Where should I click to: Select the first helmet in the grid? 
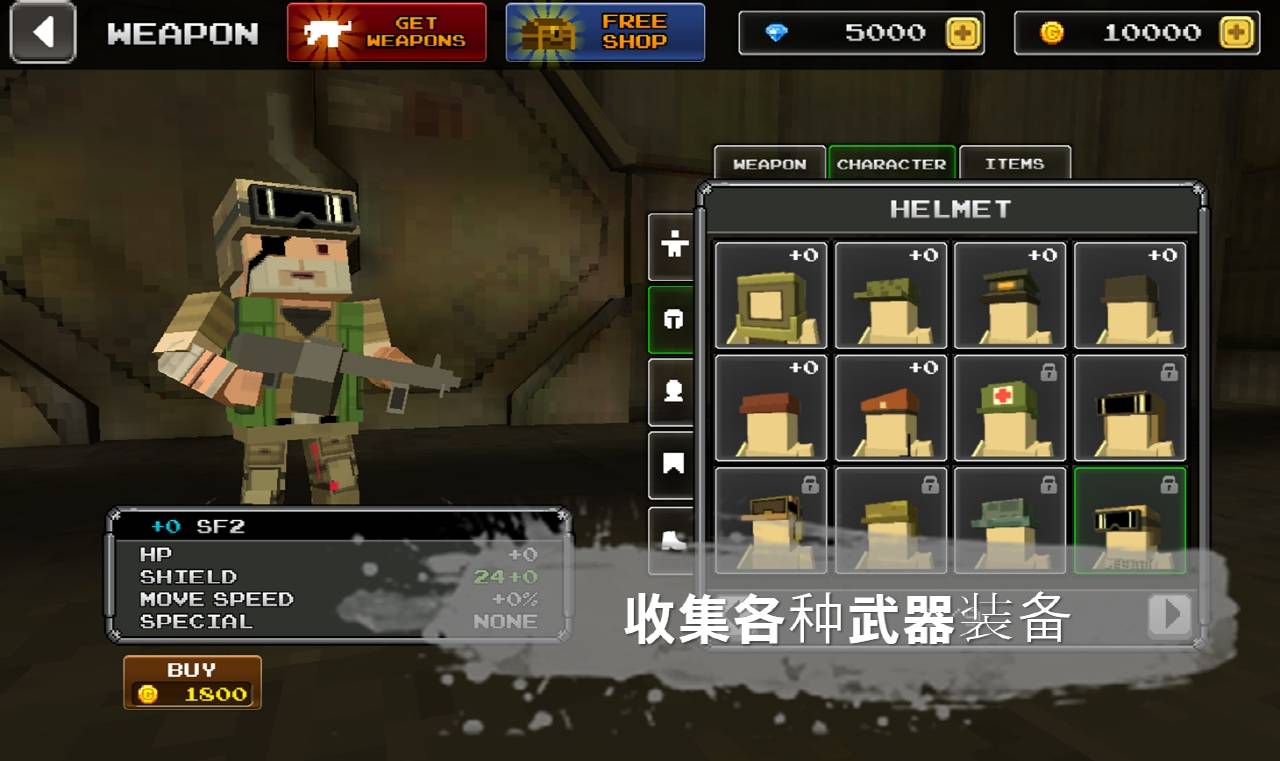(x=770, y=295)
